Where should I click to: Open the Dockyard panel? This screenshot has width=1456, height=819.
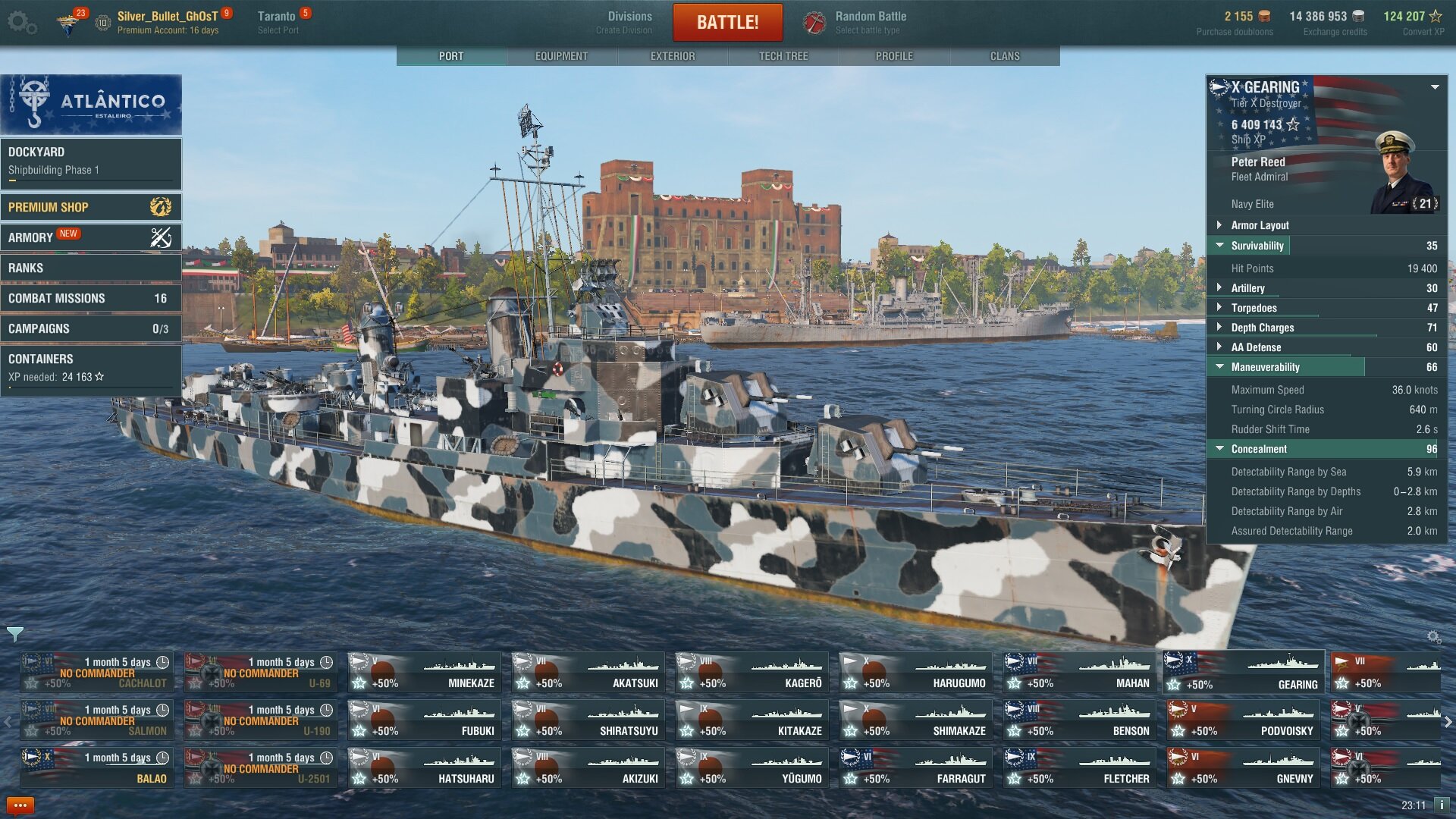(x=91, y=162)
